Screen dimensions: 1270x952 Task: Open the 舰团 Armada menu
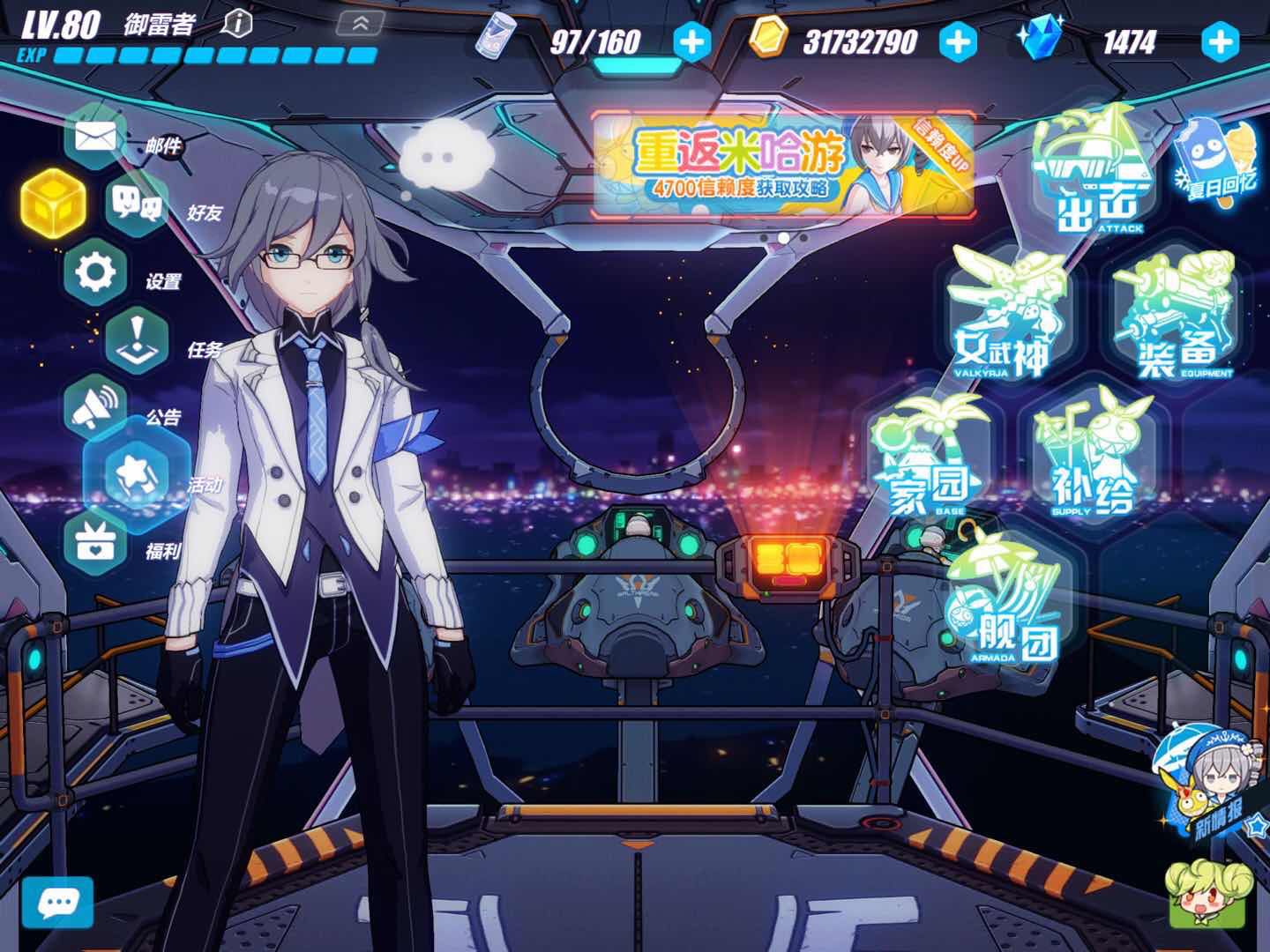[x=1005, y=599]
